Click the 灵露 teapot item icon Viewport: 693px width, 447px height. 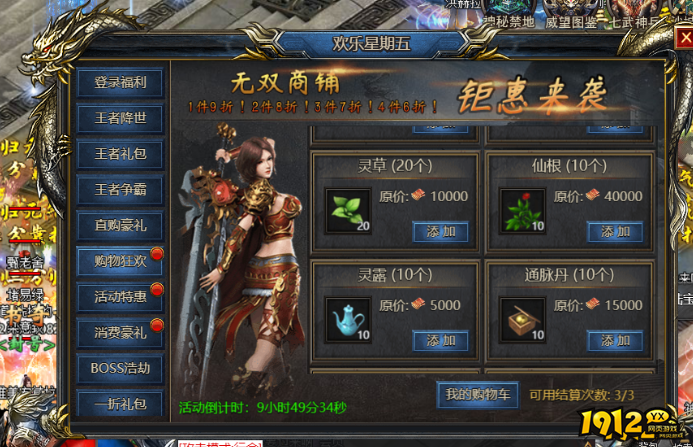pos(349,319)
